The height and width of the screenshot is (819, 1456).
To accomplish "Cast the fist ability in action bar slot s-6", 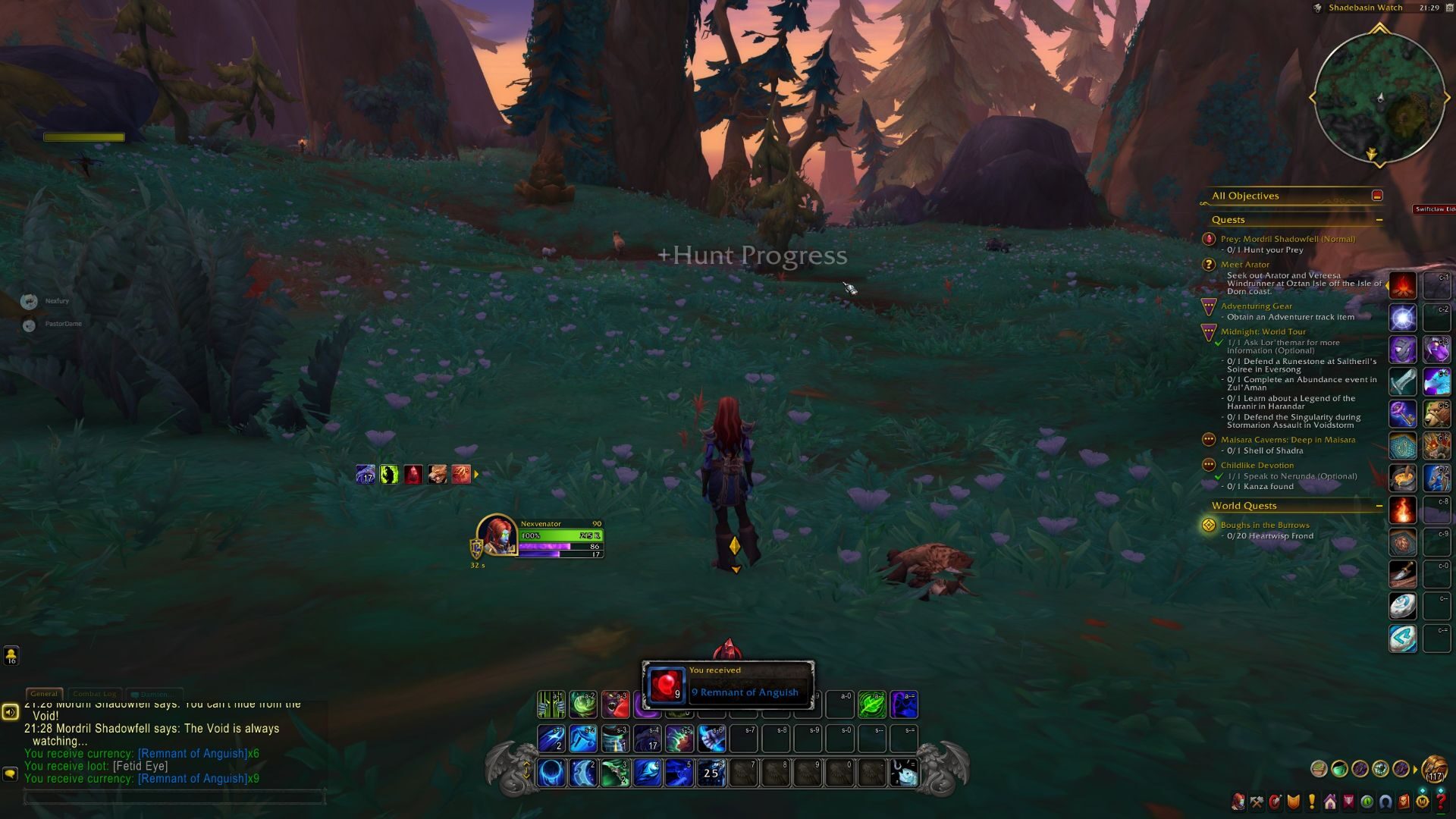I will (x=711, y=740).
